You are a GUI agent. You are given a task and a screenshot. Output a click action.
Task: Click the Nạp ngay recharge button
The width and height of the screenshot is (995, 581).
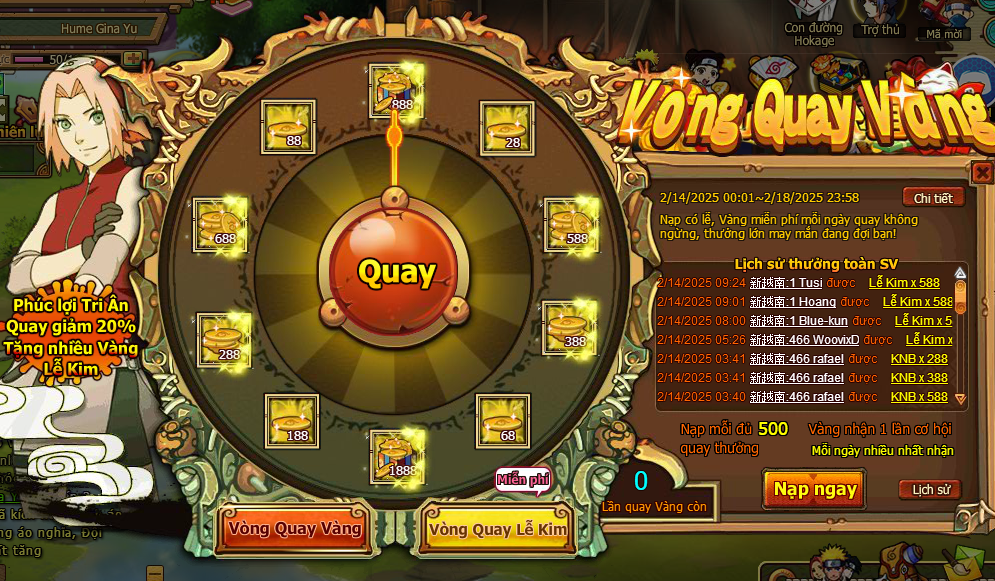(x=815, y=489)
